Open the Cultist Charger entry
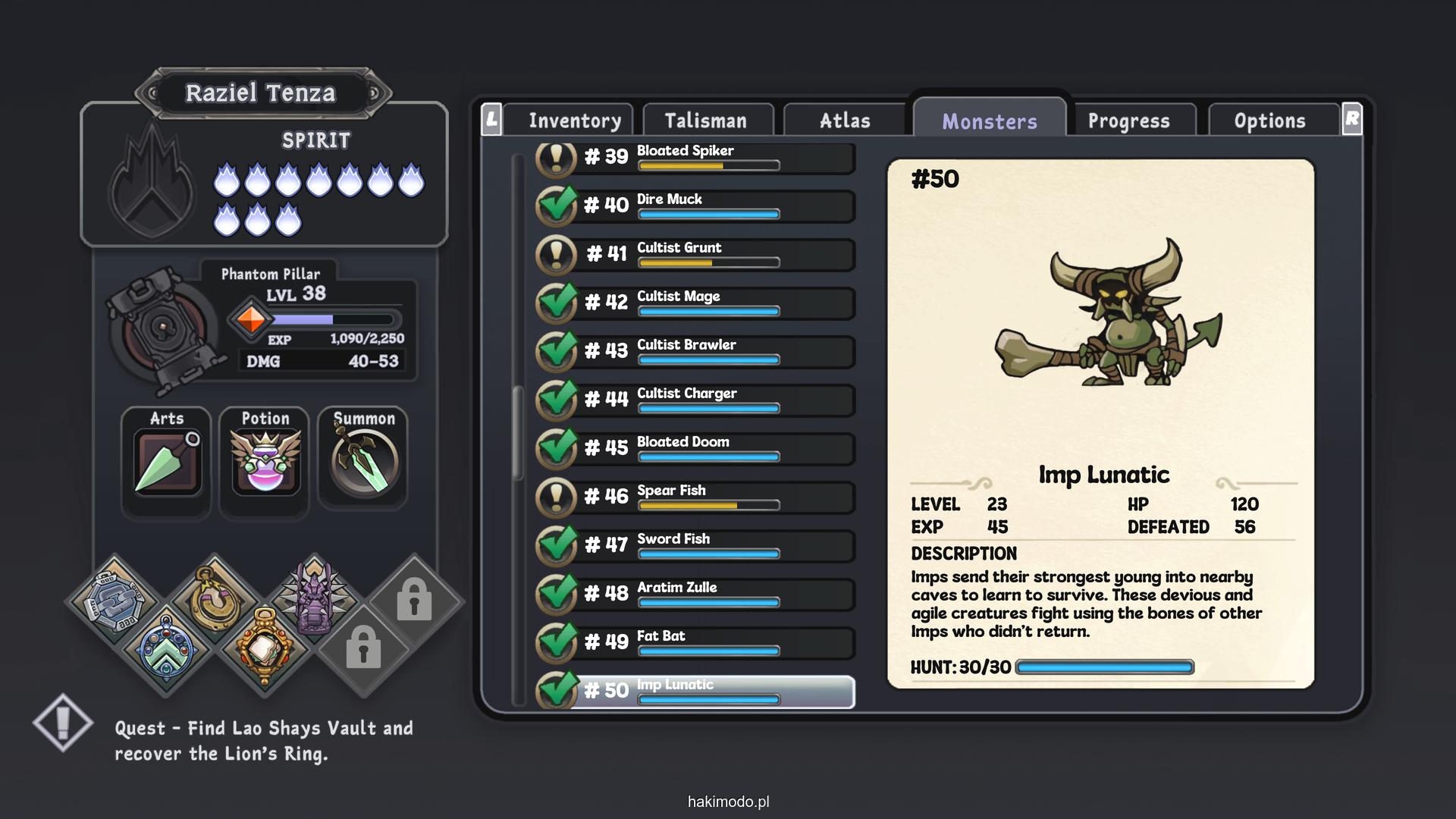 [705, 400]
